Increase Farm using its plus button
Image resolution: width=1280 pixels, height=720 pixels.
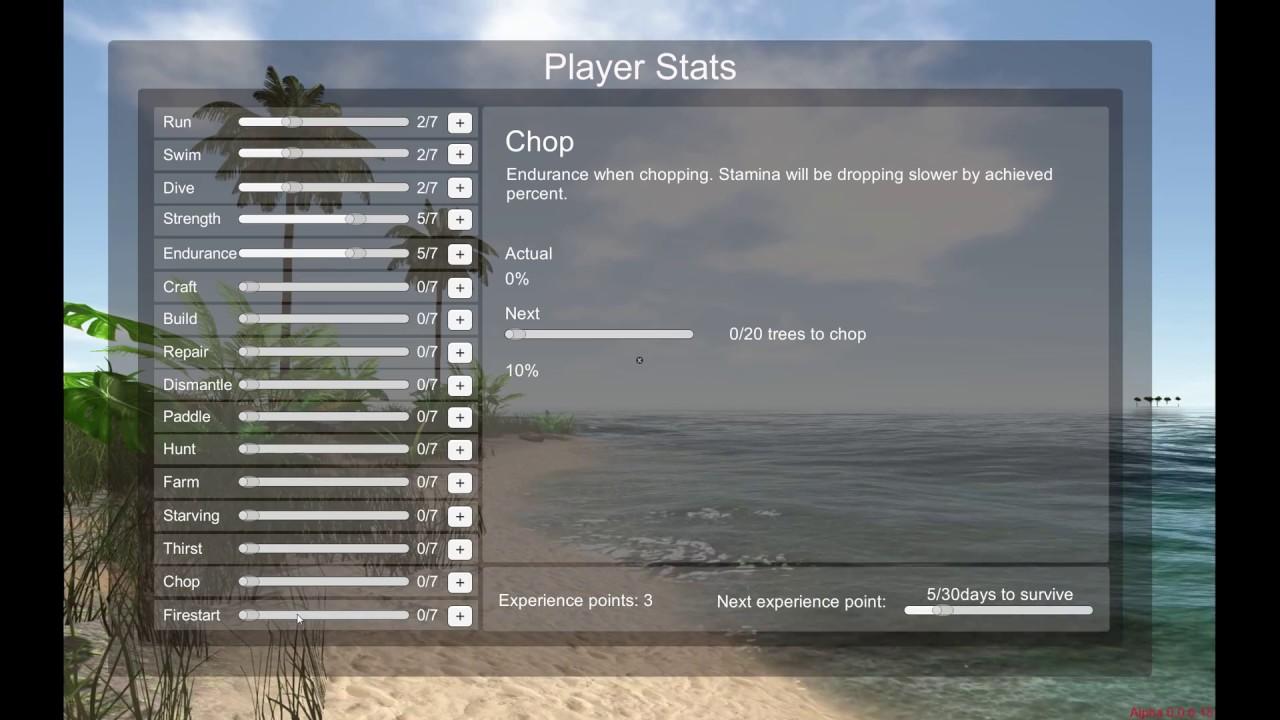click(459, 482)
